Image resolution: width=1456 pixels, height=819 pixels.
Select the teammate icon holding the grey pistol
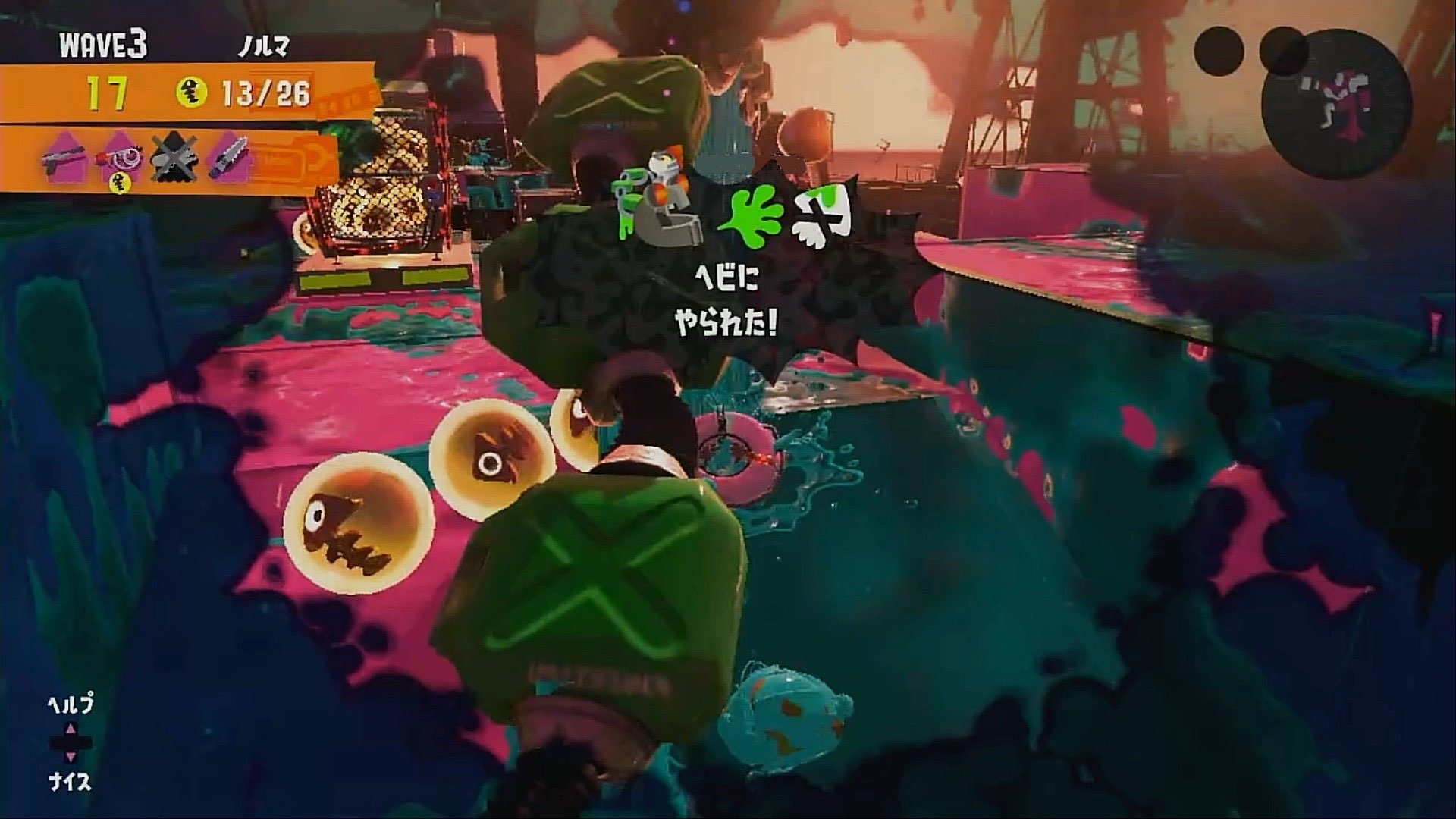[64, 158]
